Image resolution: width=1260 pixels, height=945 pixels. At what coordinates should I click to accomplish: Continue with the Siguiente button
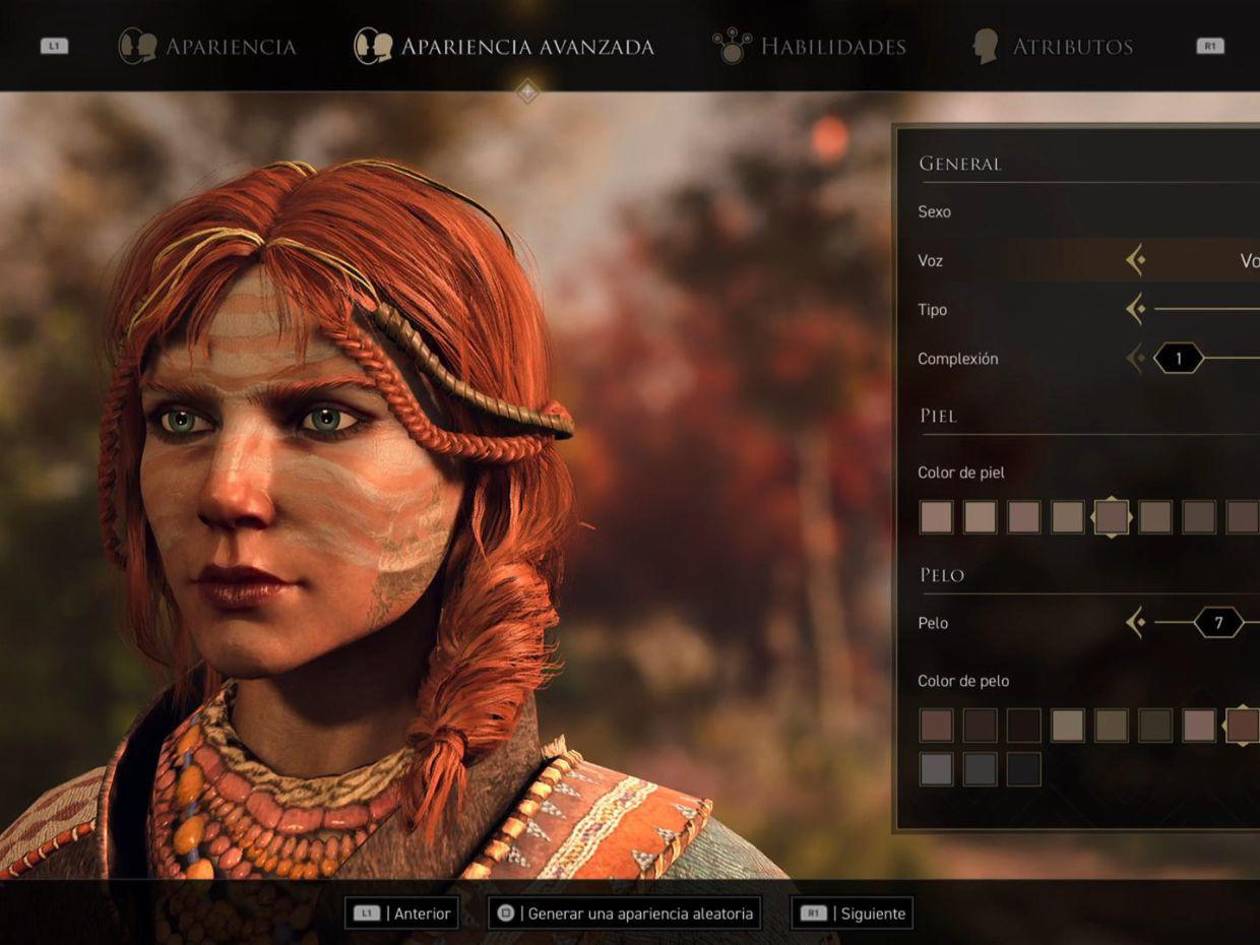[852, 913]
